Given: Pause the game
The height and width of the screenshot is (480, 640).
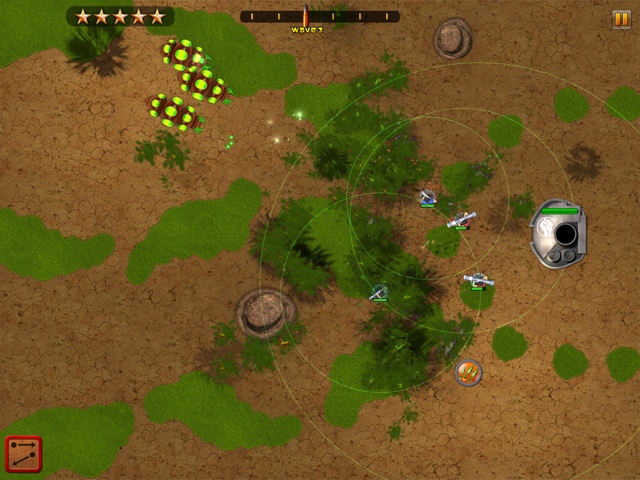Looking at the screenshot, I should [x=621, y=19].
